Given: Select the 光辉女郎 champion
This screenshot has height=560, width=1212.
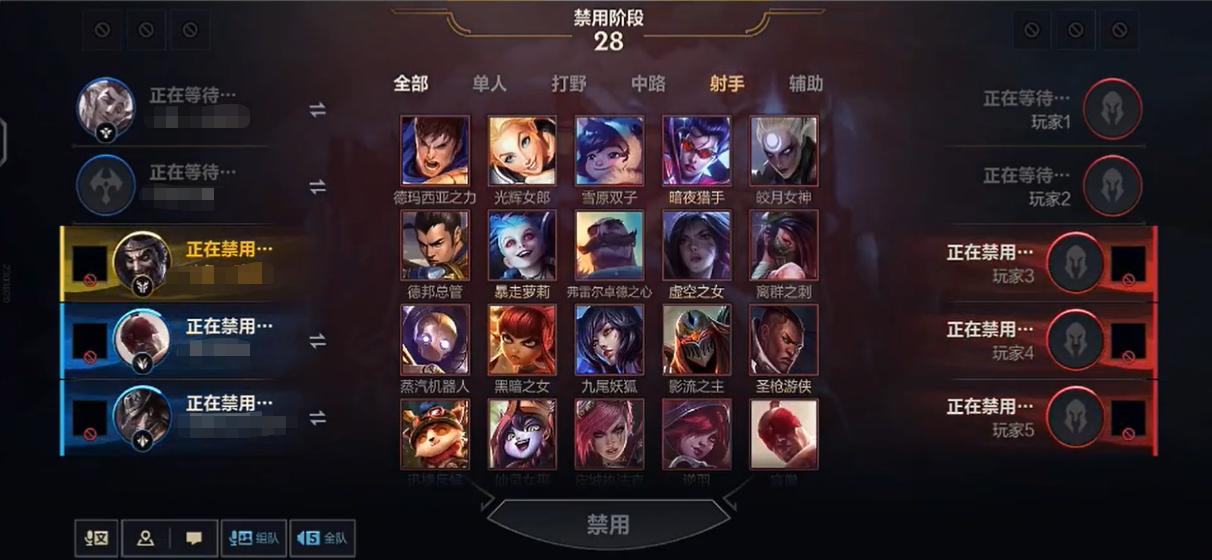Looking at the screenshot, I should pos(522,151).
